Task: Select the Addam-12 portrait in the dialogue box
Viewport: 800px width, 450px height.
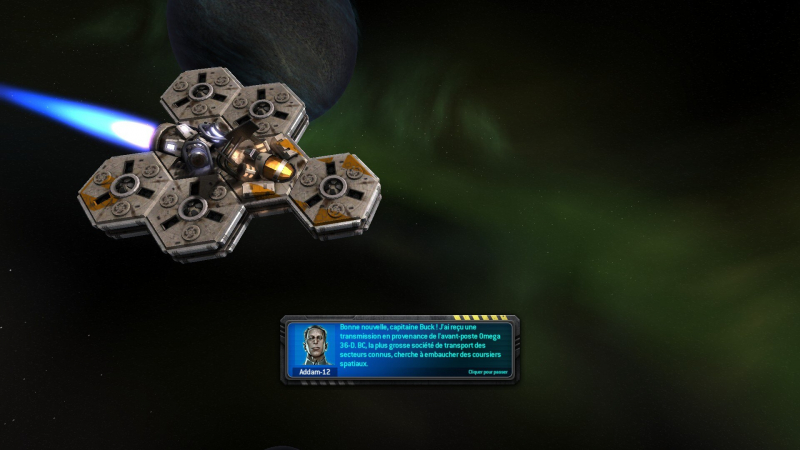Action: pyautogui.click(x=313, y=344)
